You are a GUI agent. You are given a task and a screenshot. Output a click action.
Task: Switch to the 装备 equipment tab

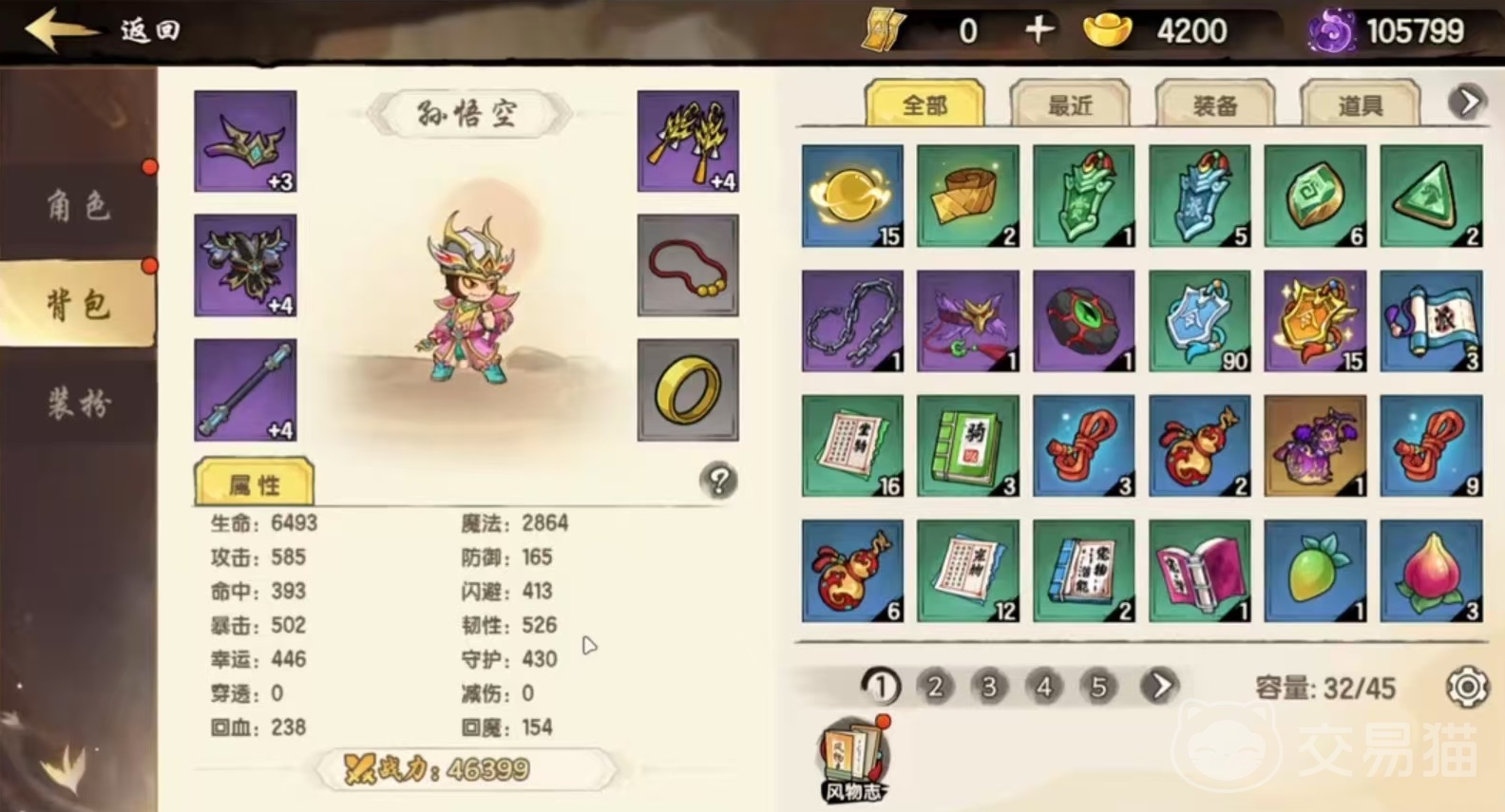click(1215, 105)
